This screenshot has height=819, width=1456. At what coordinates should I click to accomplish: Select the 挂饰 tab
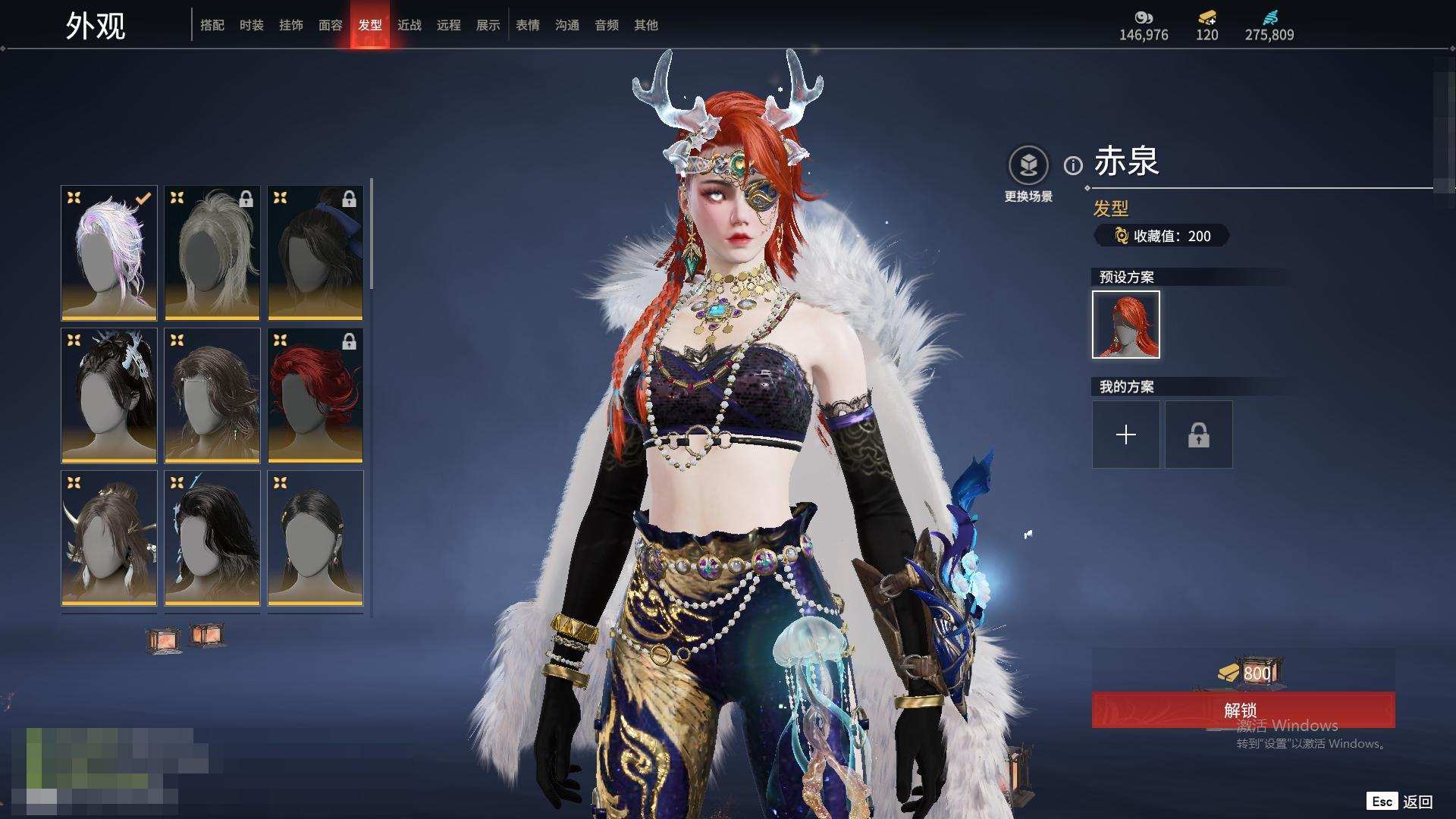[x=291, y=25]
